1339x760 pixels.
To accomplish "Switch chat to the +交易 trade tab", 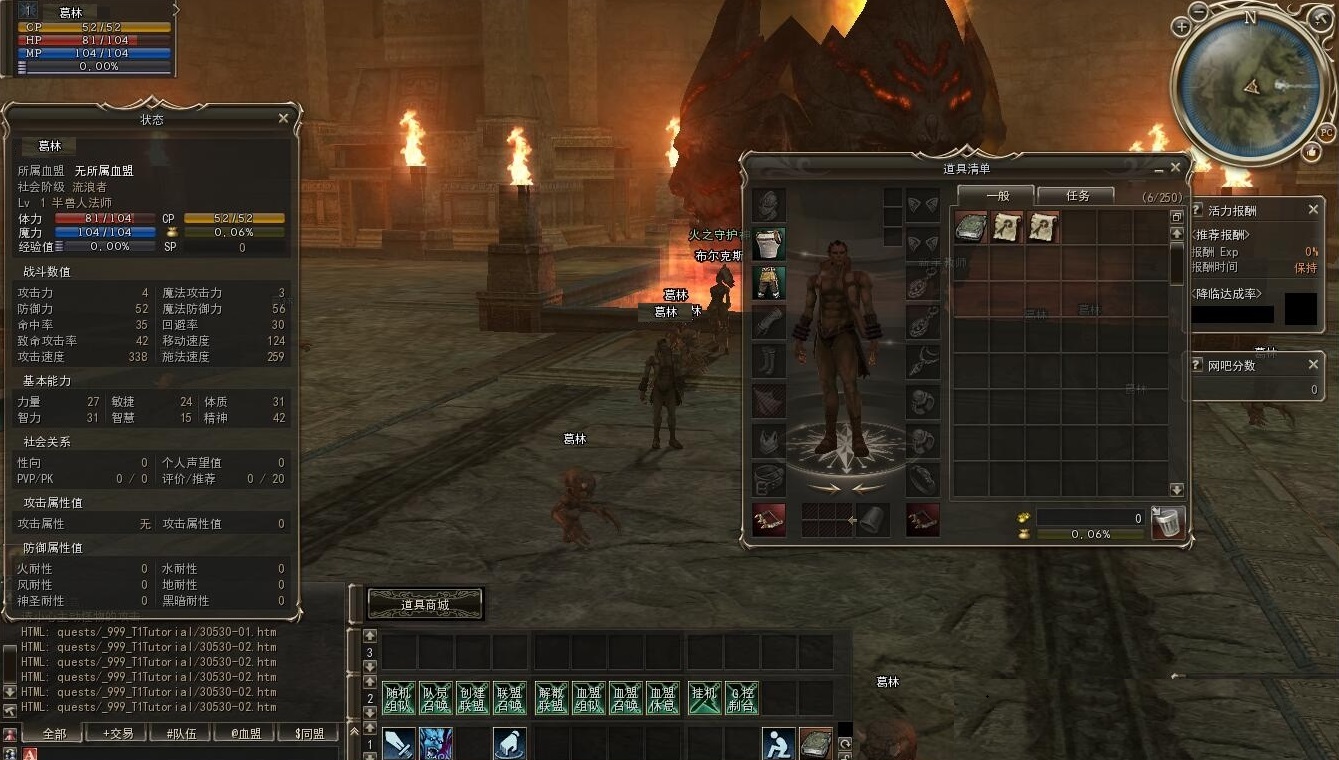I will tap(117, 733).
